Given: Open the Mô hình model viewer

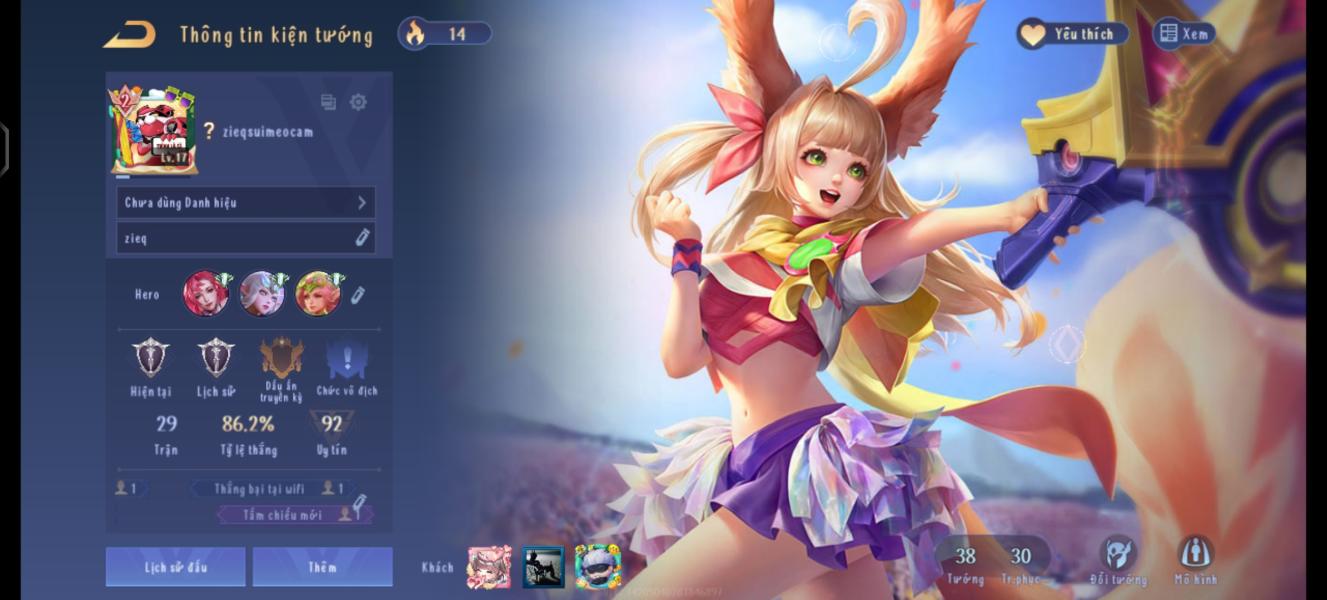Looking at the screenshot, I should 1195,557.
